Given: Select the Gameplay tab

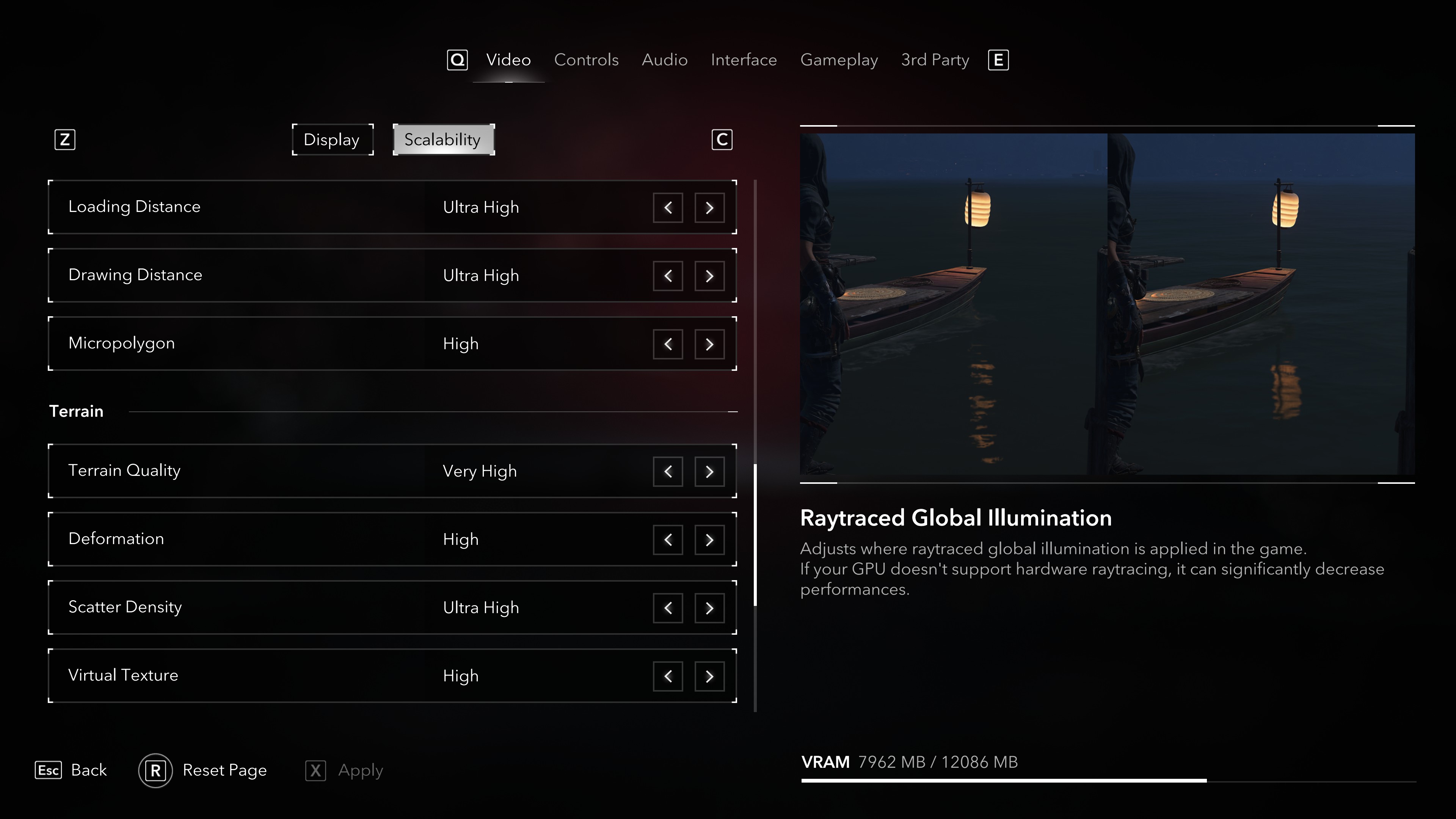Looking at the screenshot, I should coord(839,60).
